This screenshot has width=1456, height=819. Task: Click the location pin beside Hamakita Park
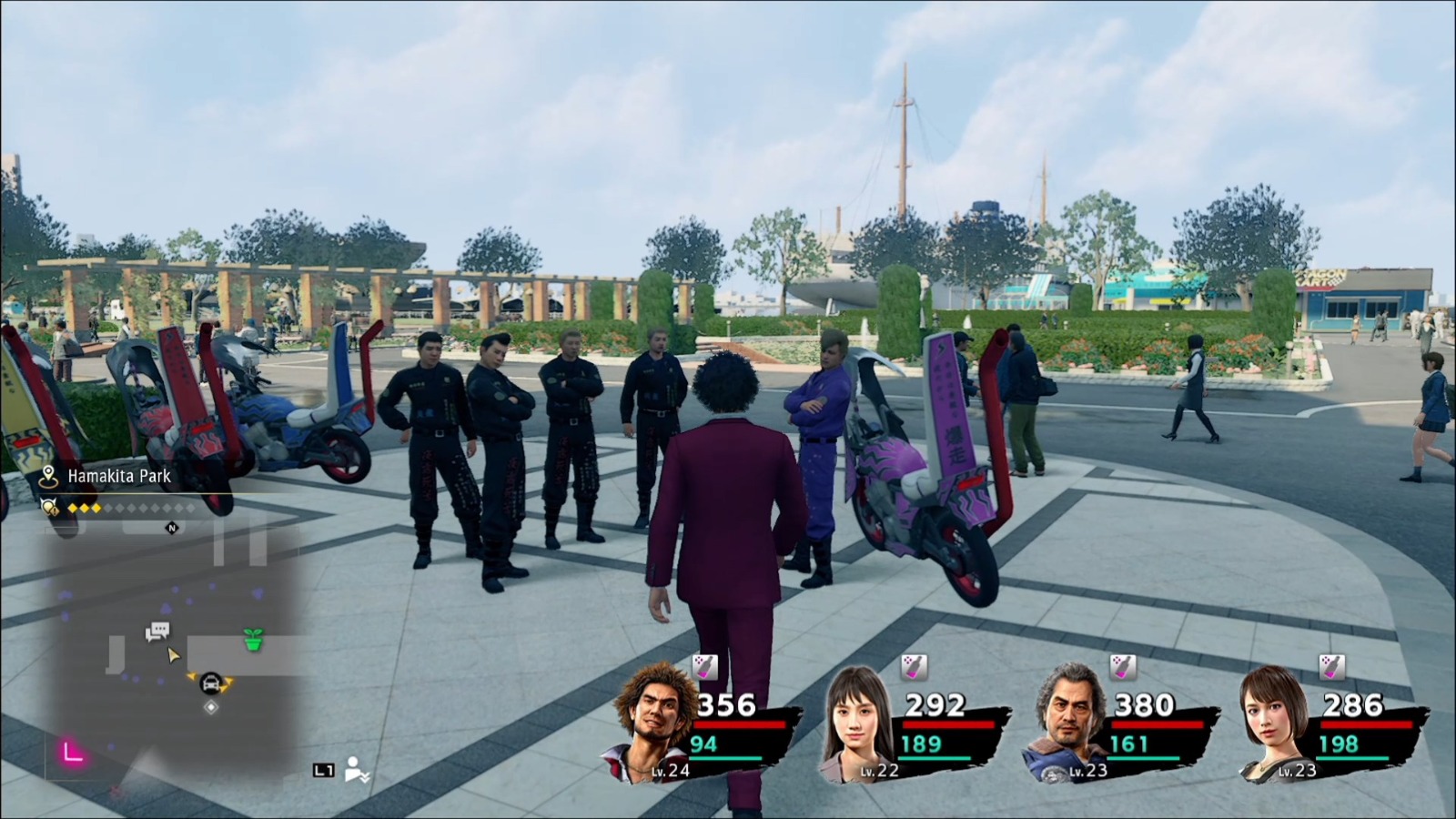coord(47,473)
